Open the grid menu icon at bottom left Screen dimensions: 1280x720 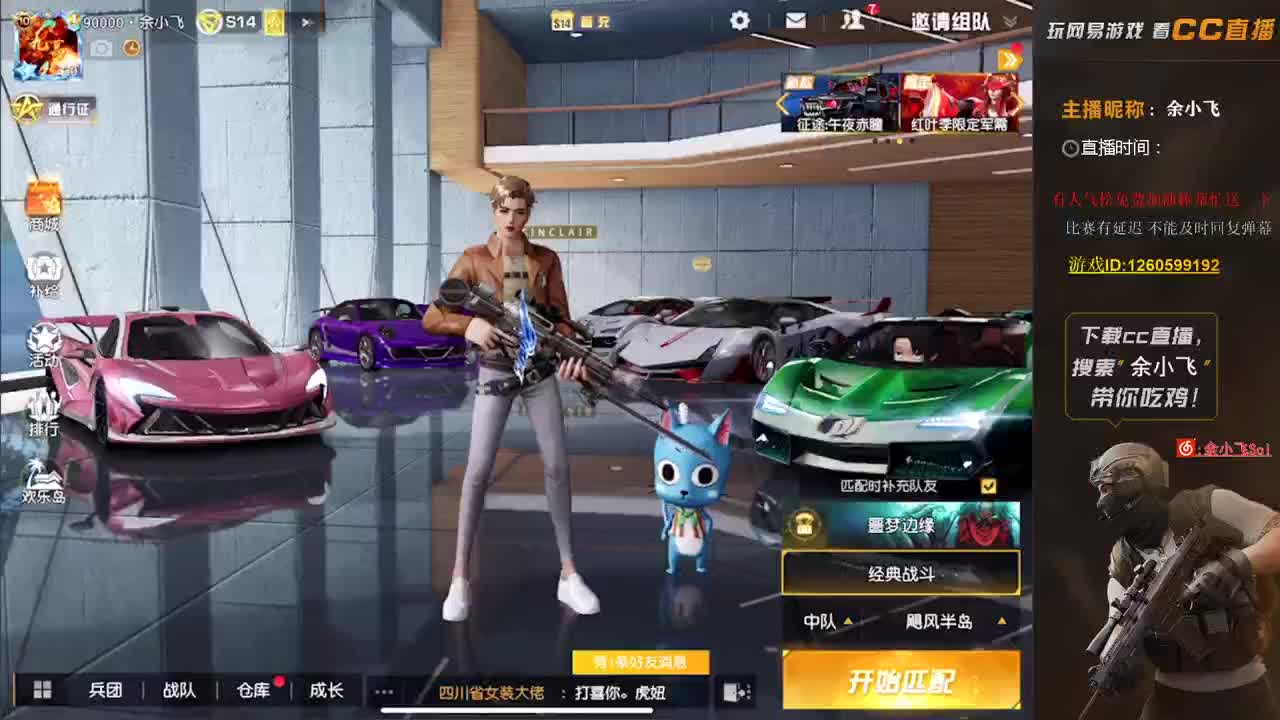[x=42, y=691]
